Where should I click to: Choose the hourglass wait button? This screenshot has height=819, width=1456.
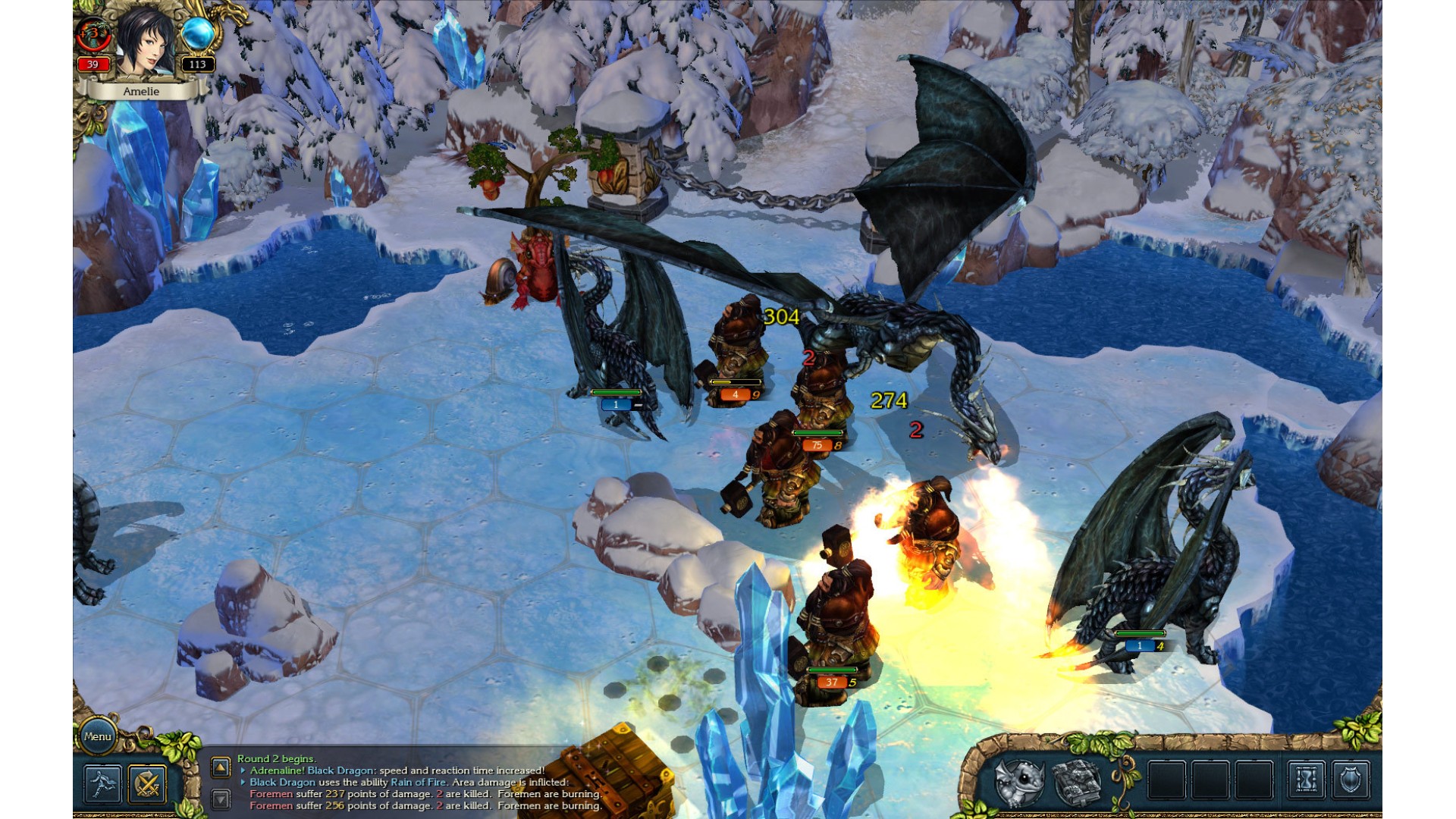(x=1307, y=780)
